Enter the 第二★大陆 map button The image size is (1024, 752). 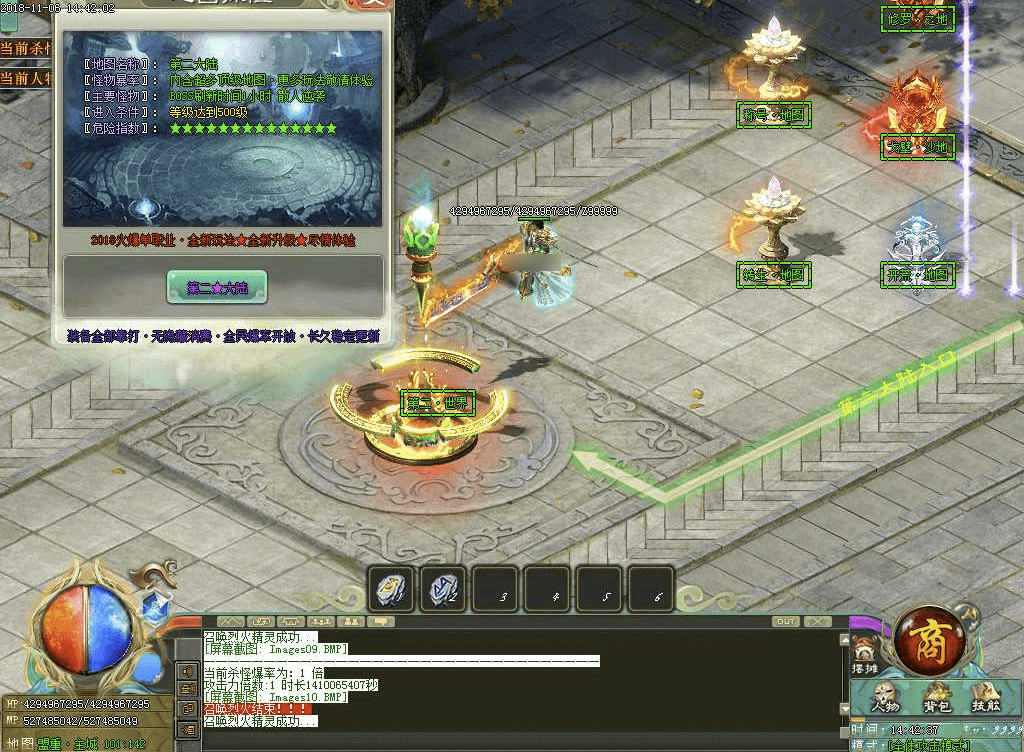217,288
